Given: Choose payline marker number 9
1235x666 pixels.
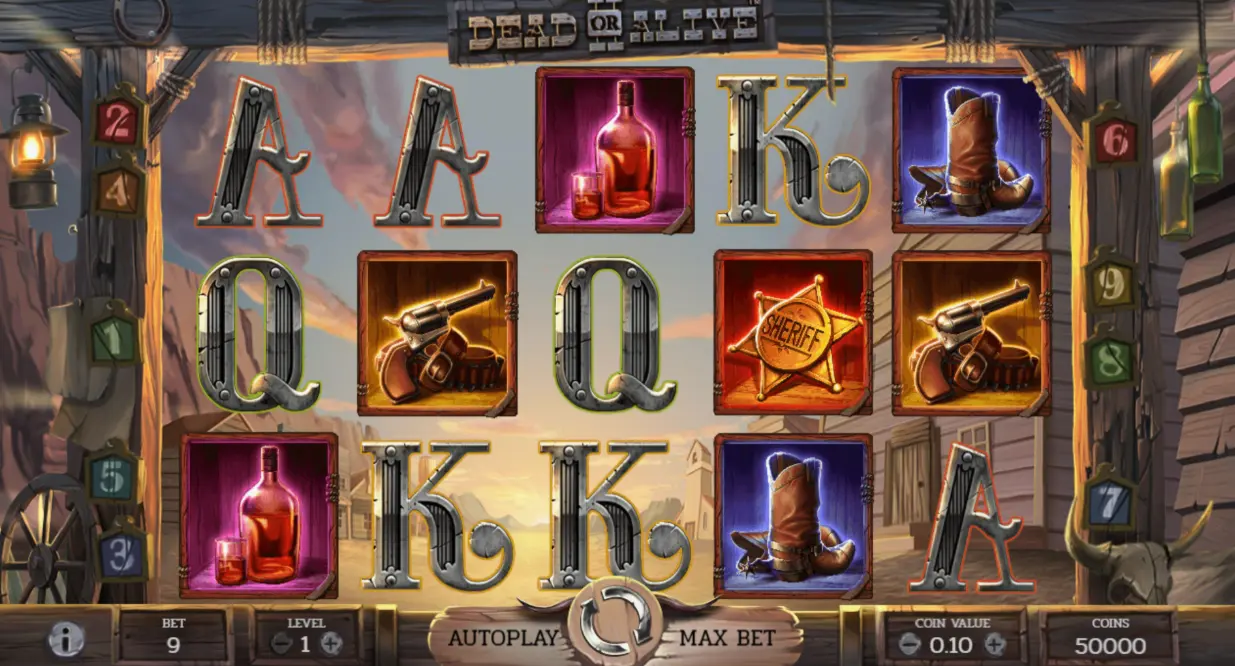Looking at the screenshot, I should [1111, 285].
